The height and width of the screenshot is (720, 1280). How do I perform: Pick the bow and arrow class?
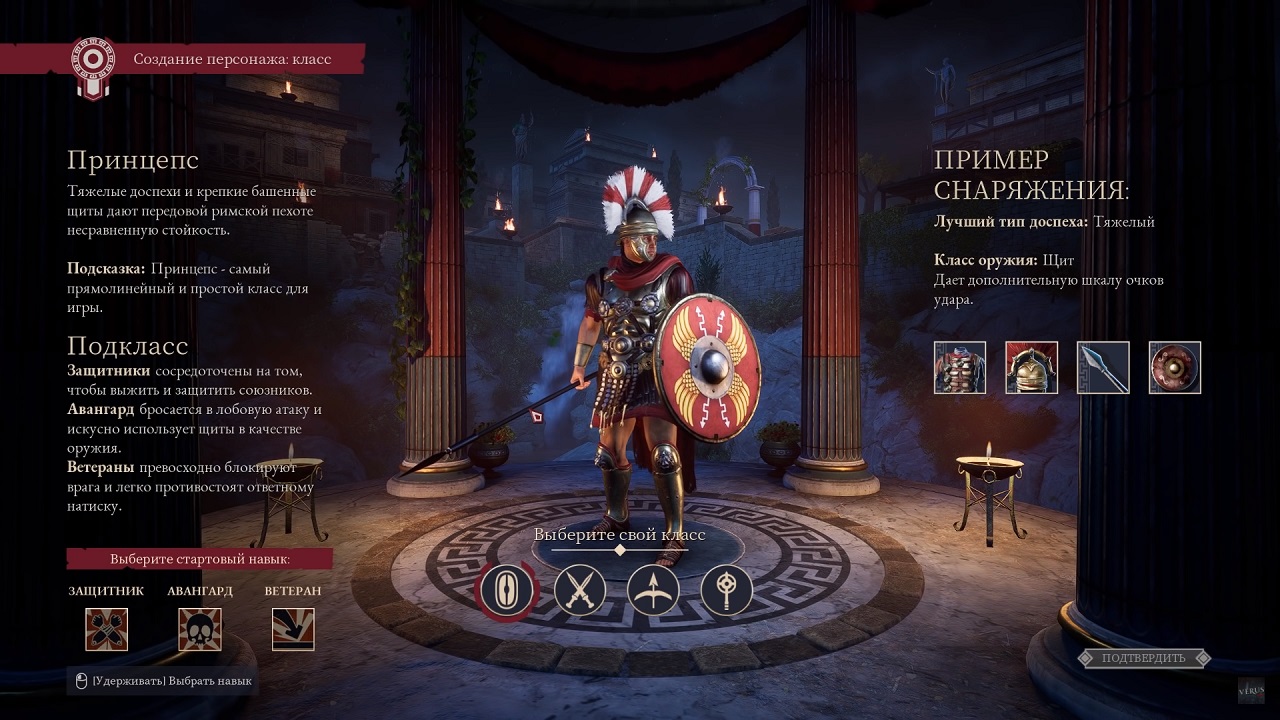click(x=653, y=590)
